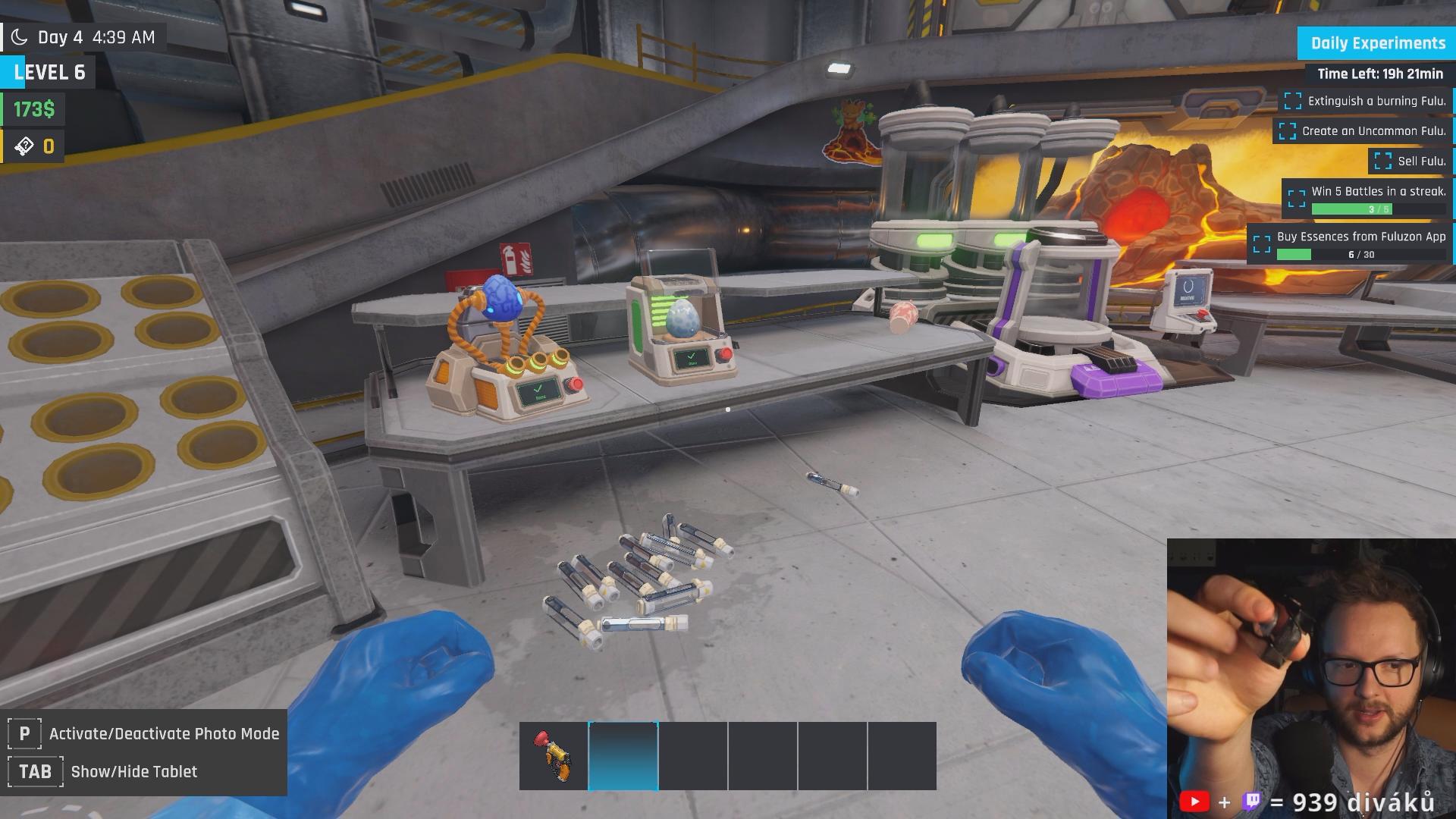Select the Create an Uncommon Fulu objective
The image size is (1456, 819).
click(1363, 131)
